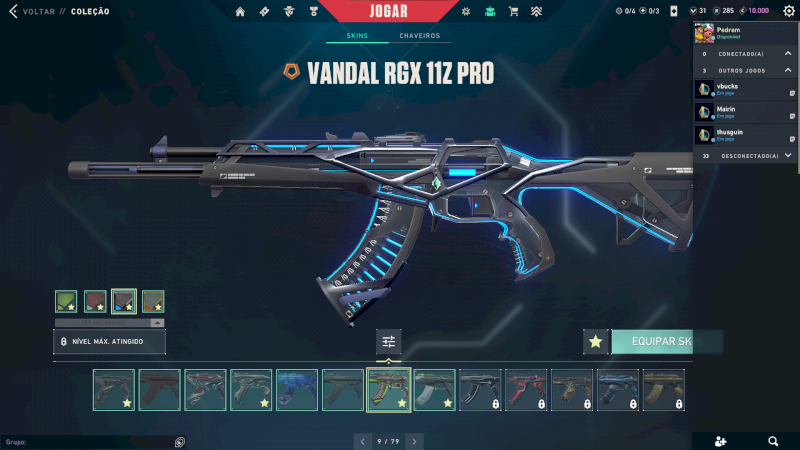Choose the red color variant swatch

pyautogui.click(x=95, y=301)
